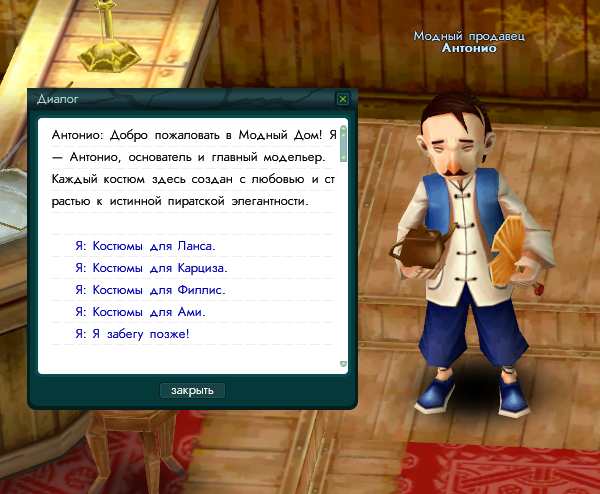The height and width of the screenshot is (494, 600).
Task: Click the закрыть button
Action: click(192, 390)
